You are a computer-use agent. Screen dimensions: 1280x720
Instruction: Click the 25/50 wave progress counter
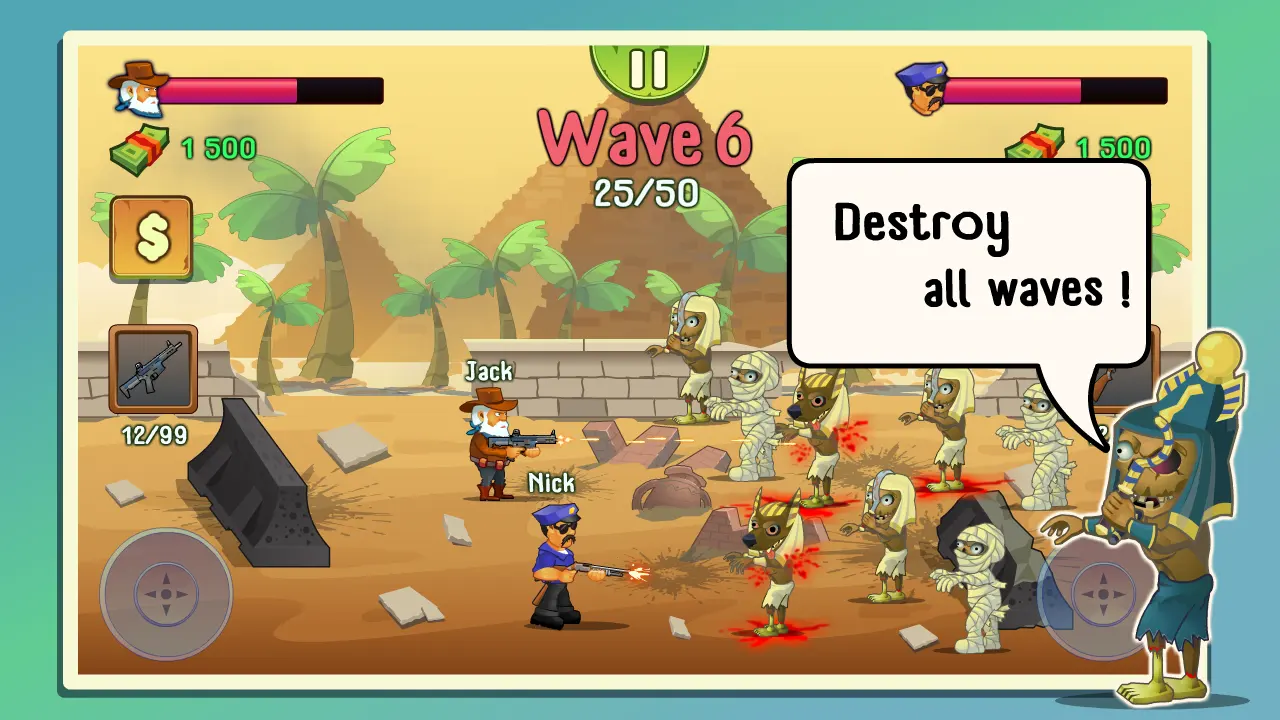[x=648, y=194]
